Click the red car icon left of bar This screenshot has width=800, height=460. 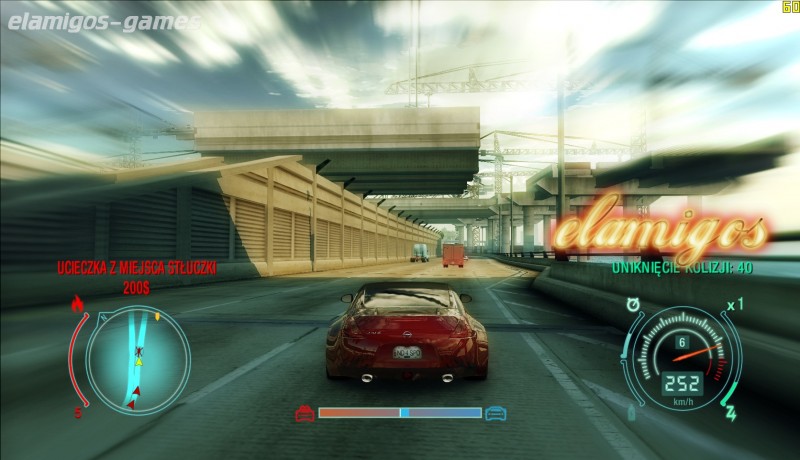[x=304, y=412]
